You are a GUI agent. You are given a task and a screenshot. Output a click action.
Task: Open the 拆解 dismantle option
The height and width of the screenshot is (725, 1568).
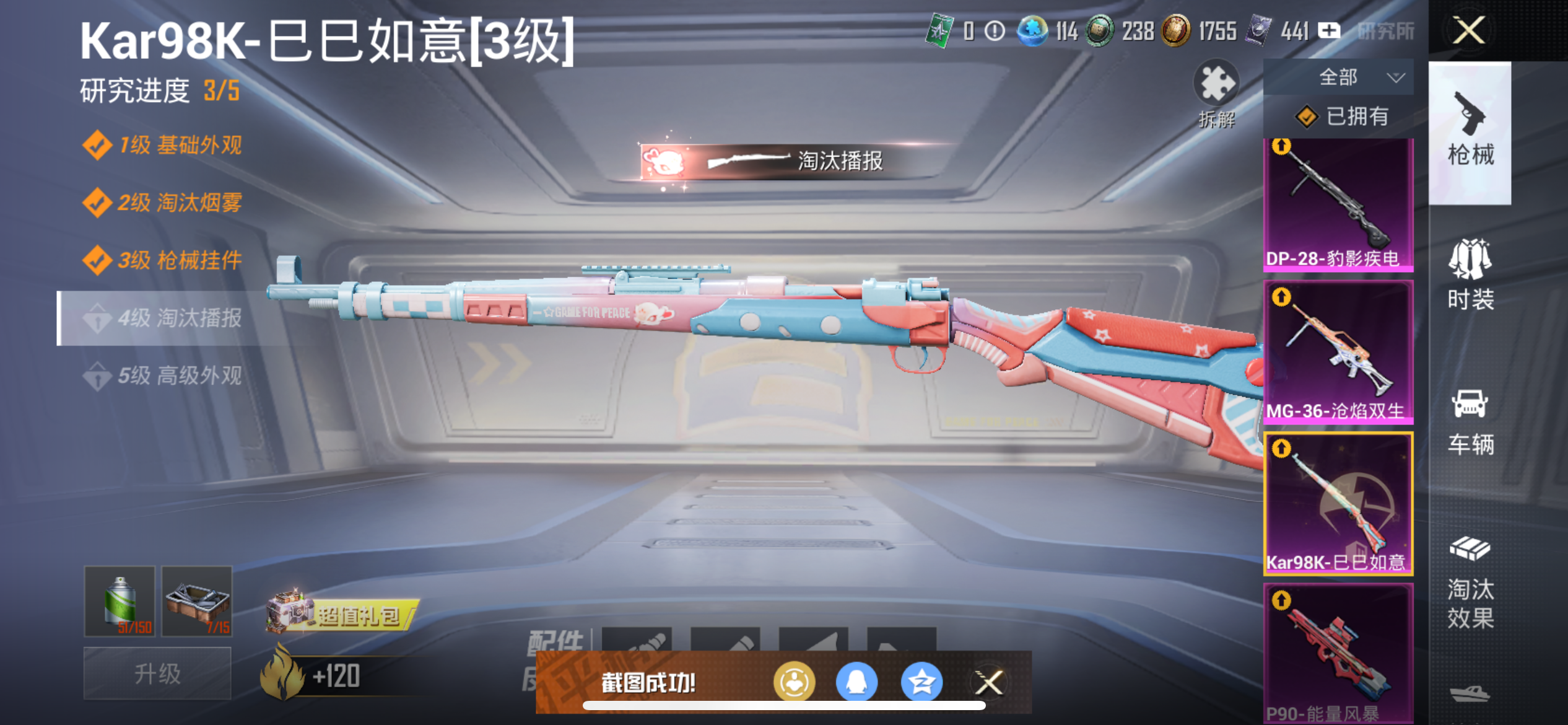[1216, 93]
